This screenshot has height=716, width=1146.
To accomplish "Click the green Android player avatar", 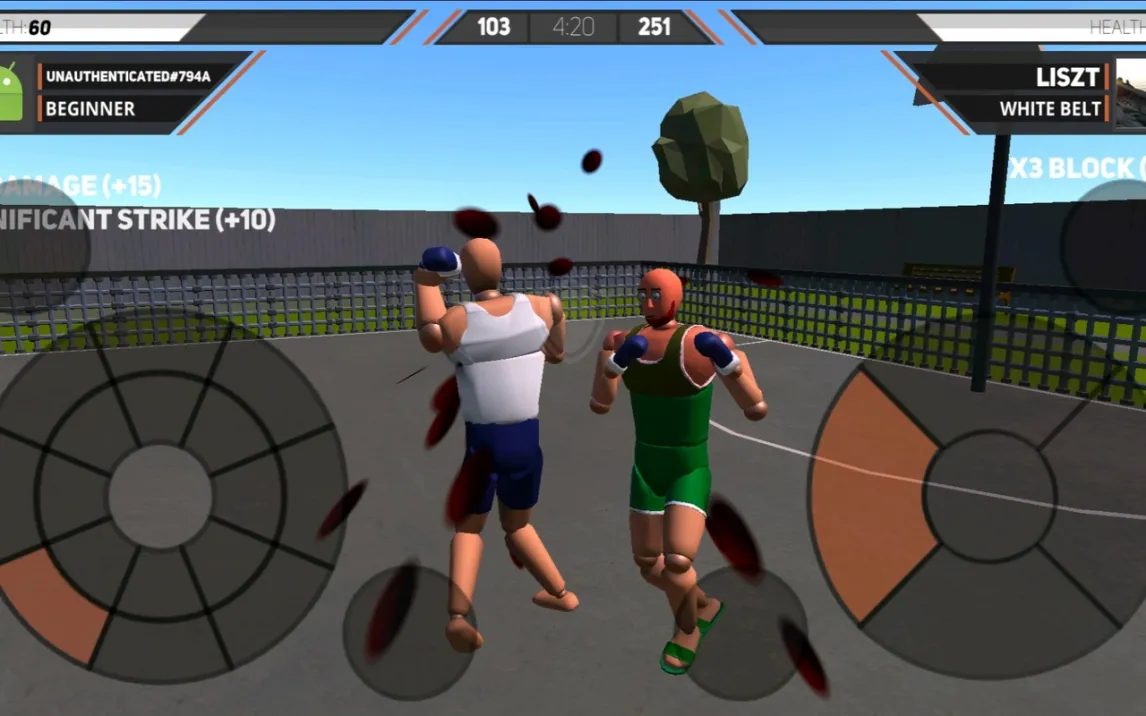I will (10, 92).
